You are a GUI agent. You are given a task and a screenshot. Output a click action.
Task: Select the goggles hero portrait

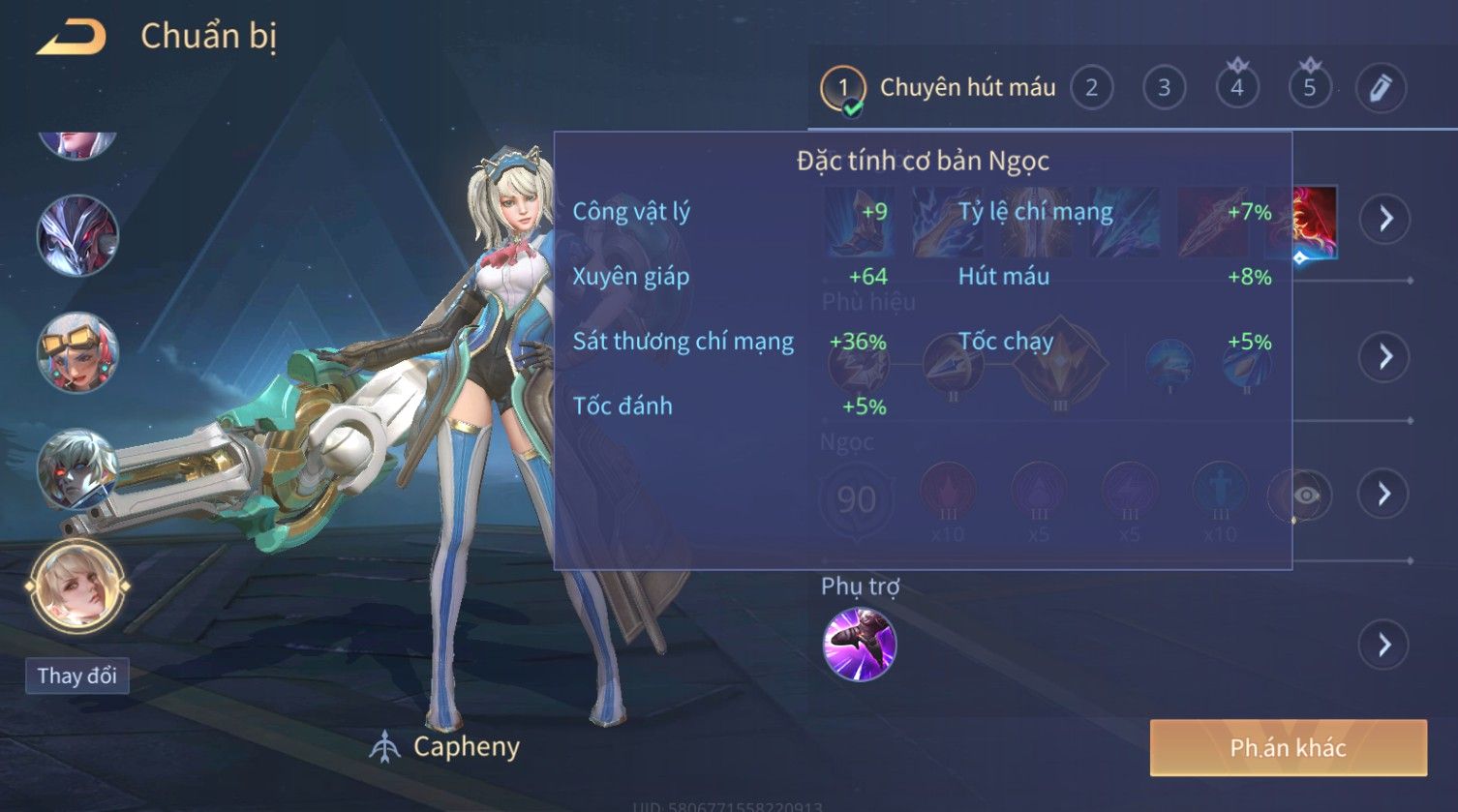tap(77, 352)
